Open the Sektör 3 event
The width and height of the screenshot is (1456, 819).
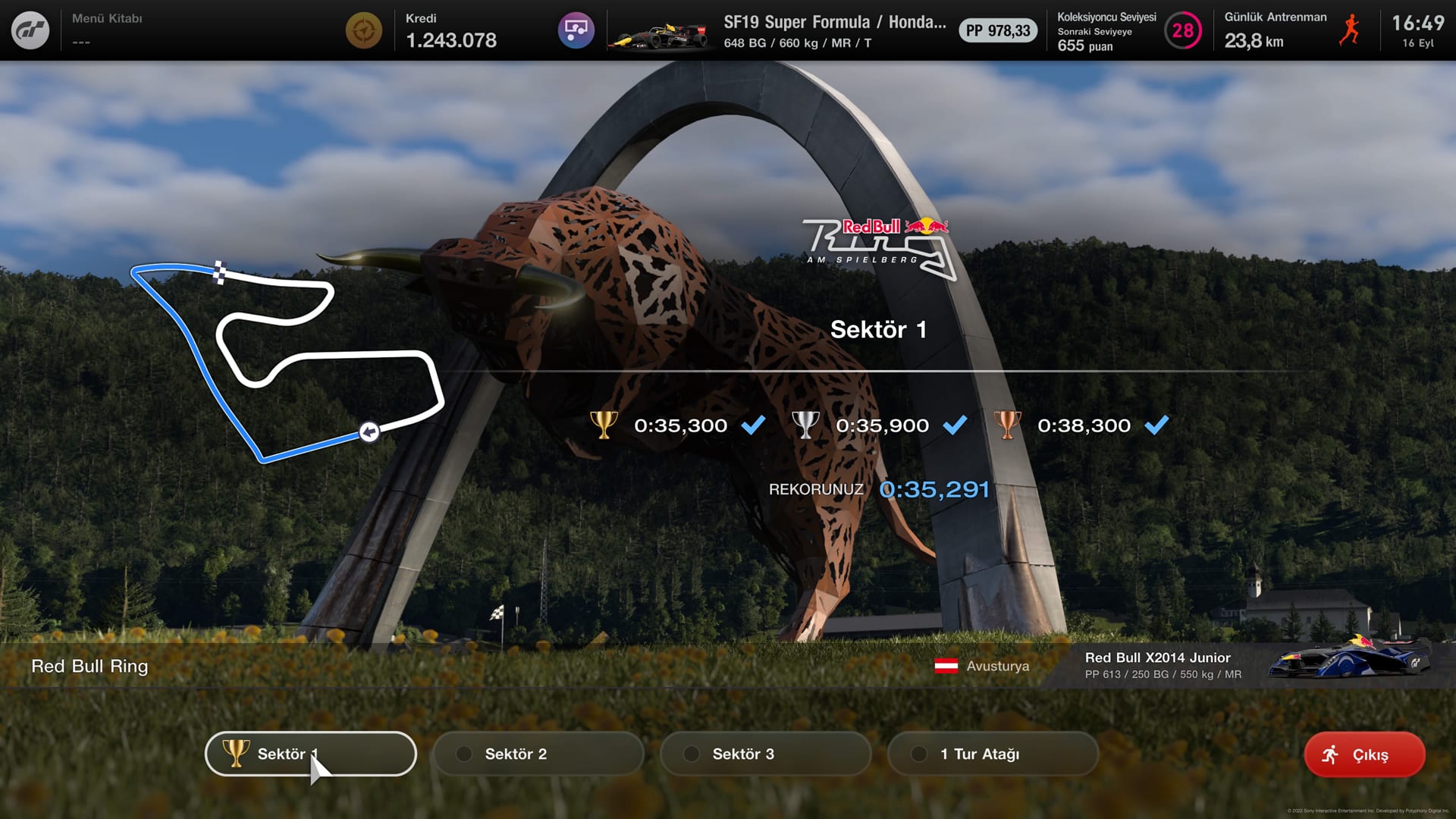pyautogui.click(x=766, y=754)
